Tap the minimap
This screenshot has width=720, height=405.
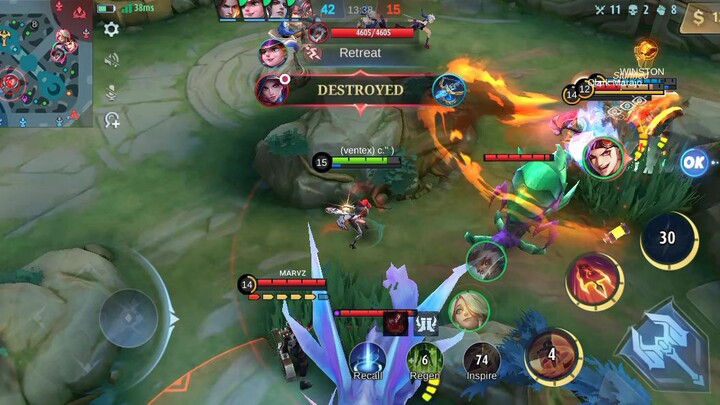coord(45,64)
